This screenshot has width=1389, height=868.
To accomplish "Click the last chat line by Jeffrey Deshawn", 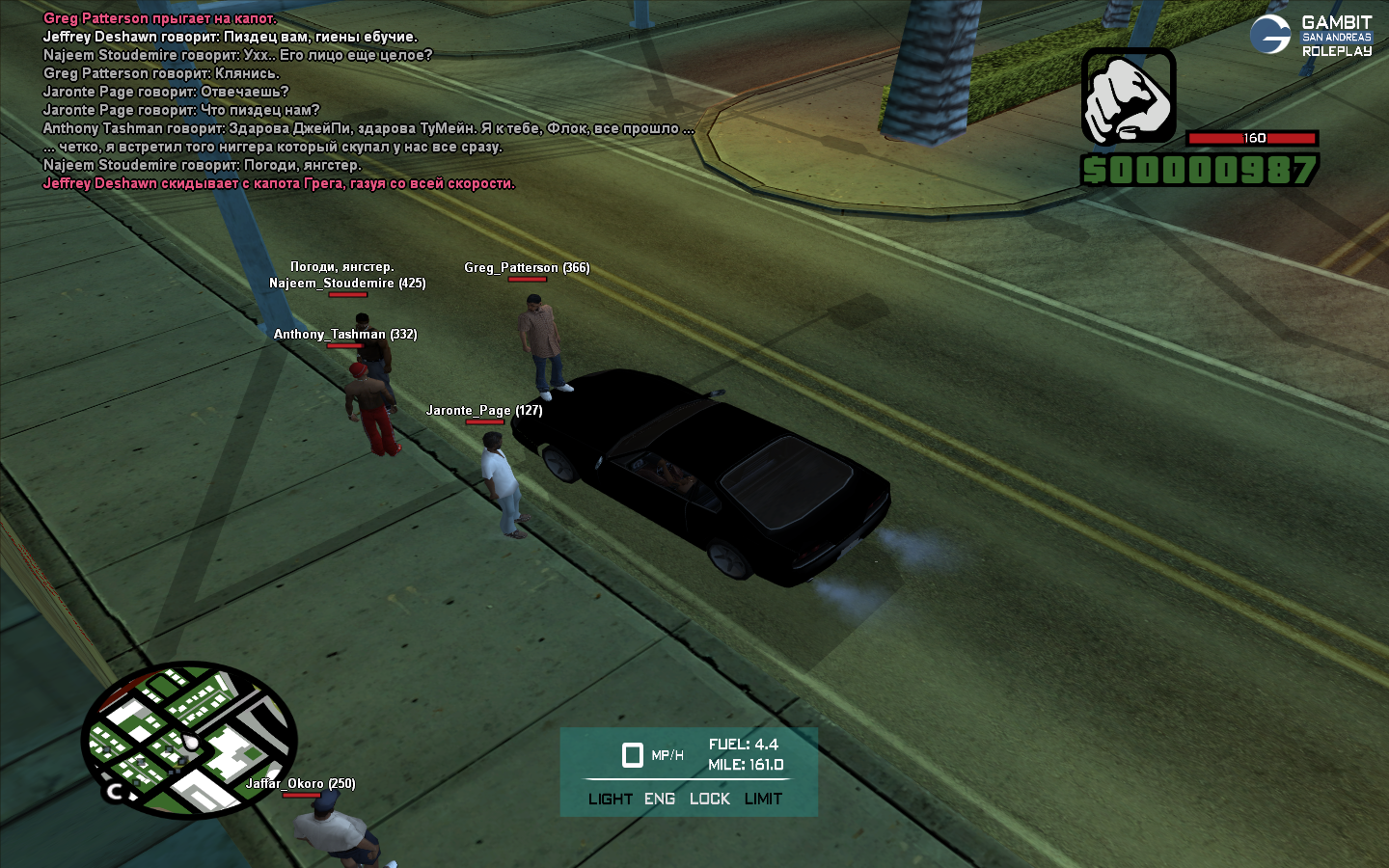I will [x=279, y=184].
